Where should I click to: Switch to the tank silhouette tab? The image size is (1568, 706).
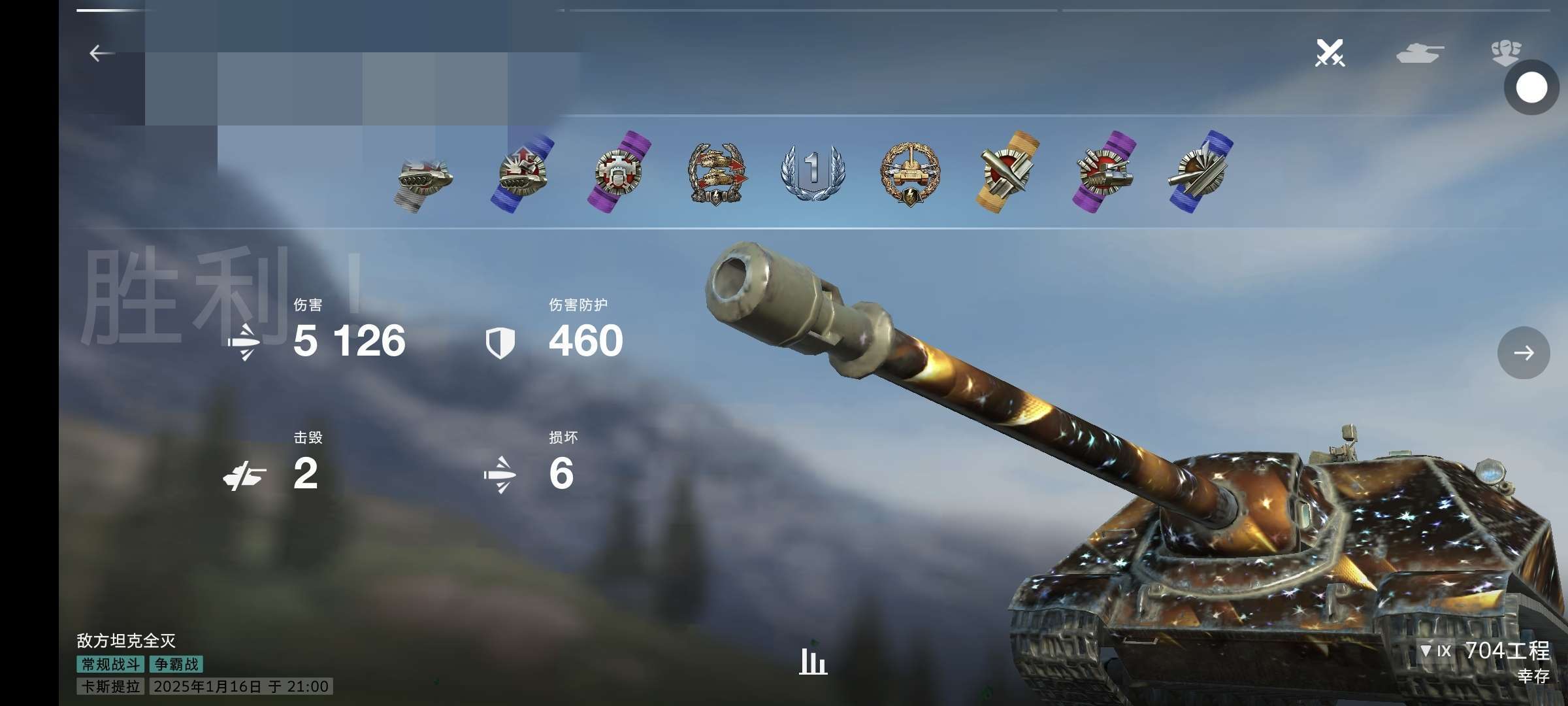point(1420,53)
